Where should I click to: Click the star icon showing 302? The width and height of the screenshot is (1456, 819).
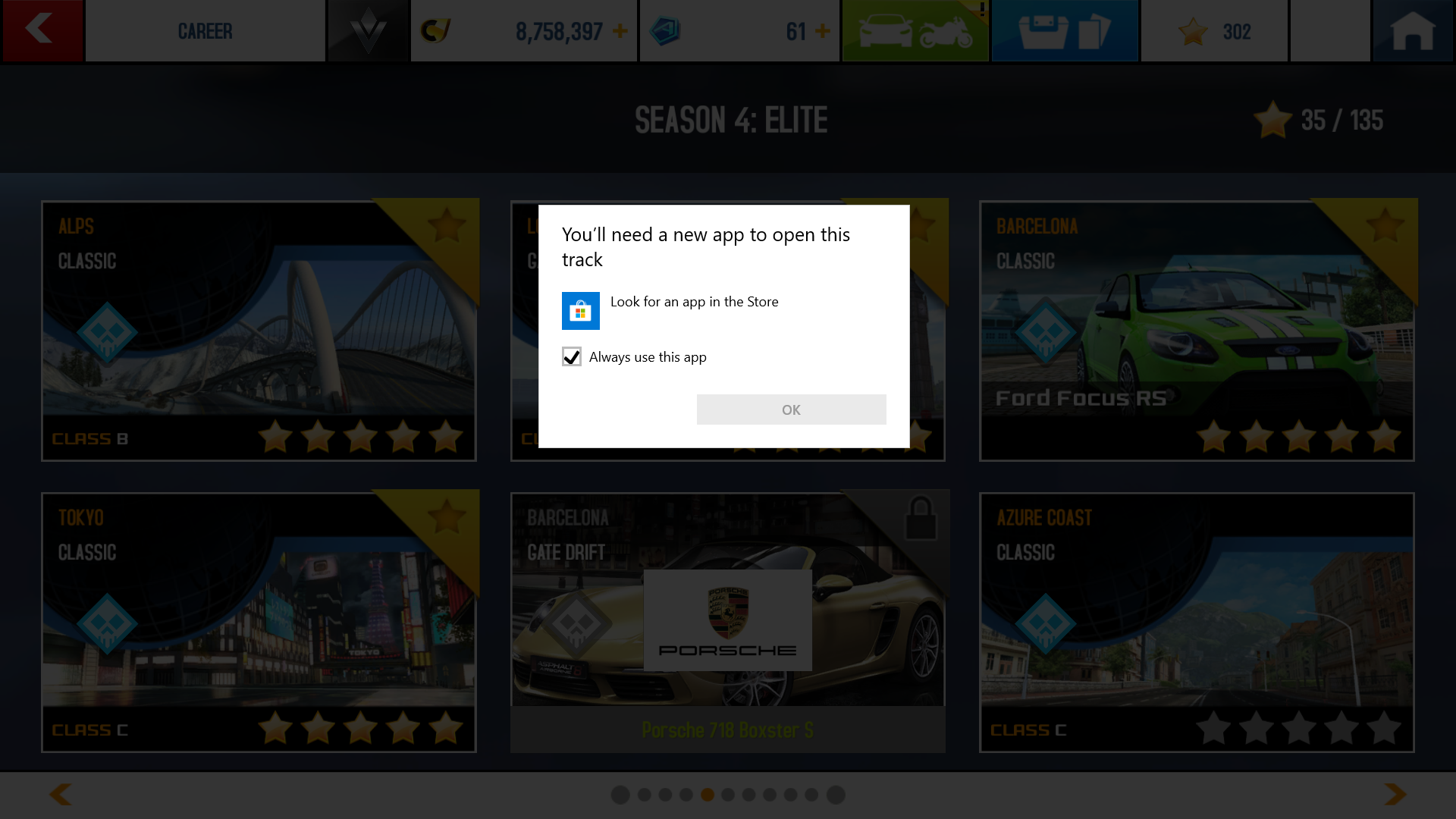(1214, 30)
